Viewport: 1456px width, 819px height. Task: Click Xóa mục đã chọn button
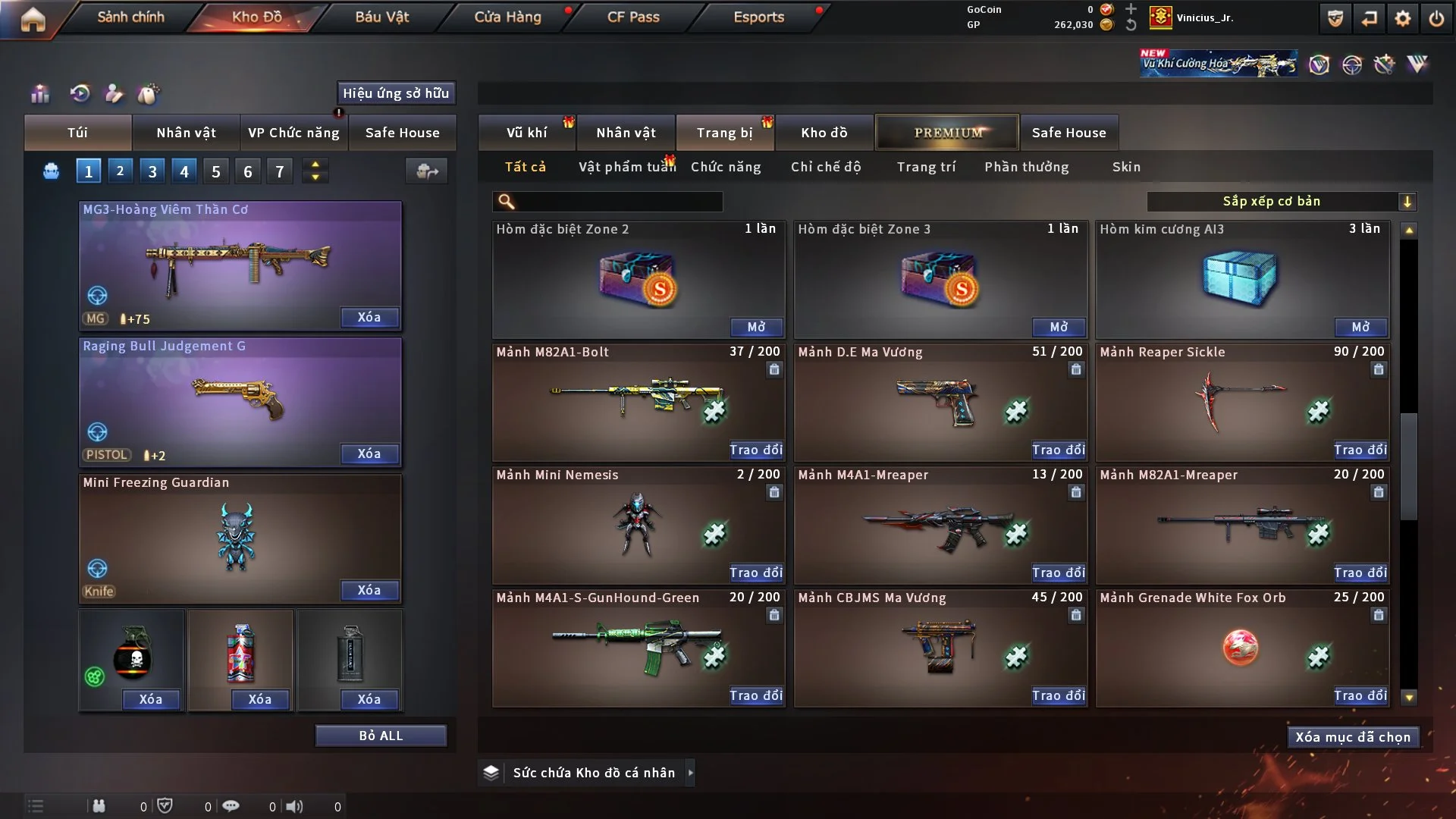(x=1353, y=737)
